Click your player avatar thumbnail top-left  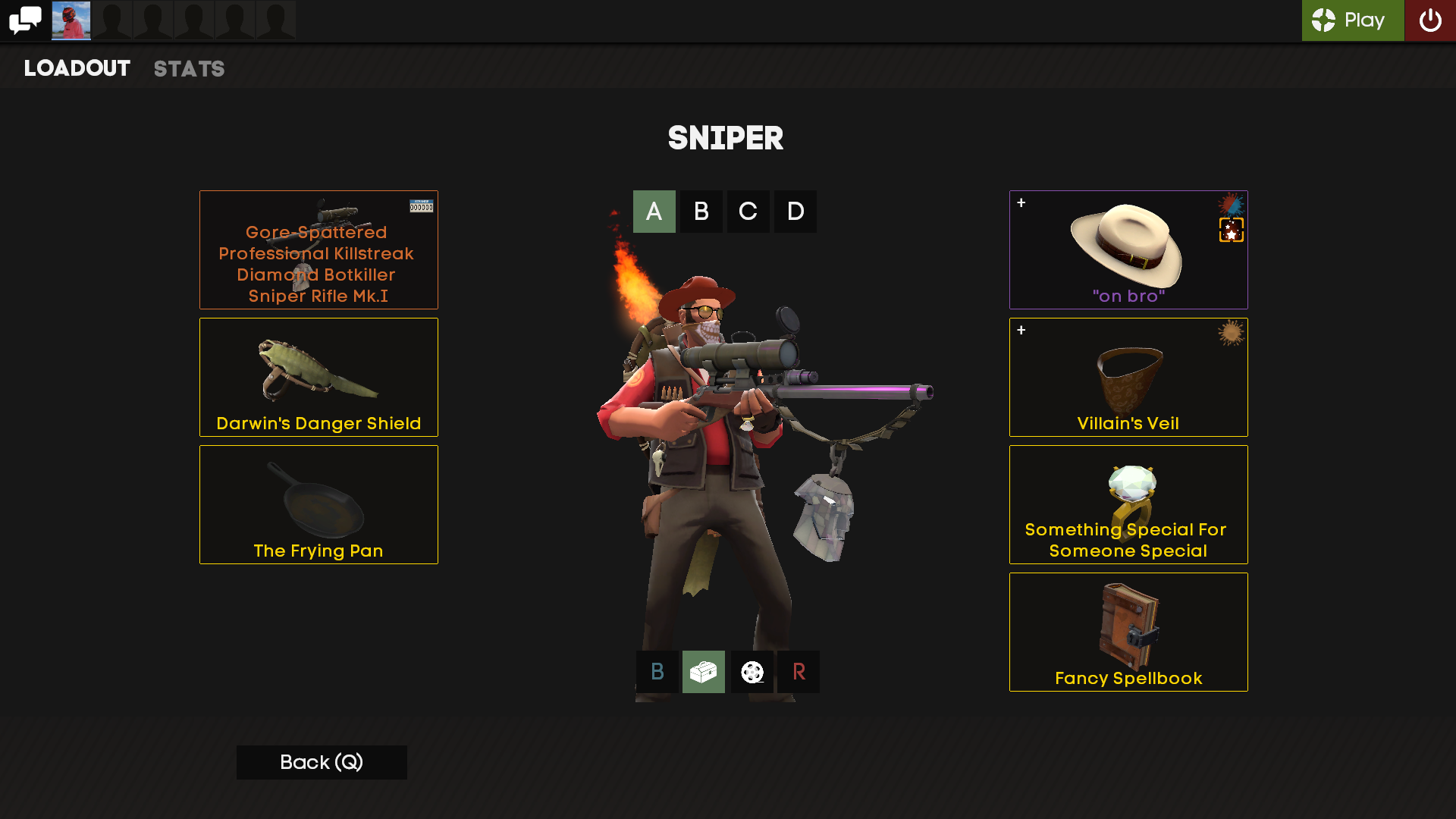point(71,20)
